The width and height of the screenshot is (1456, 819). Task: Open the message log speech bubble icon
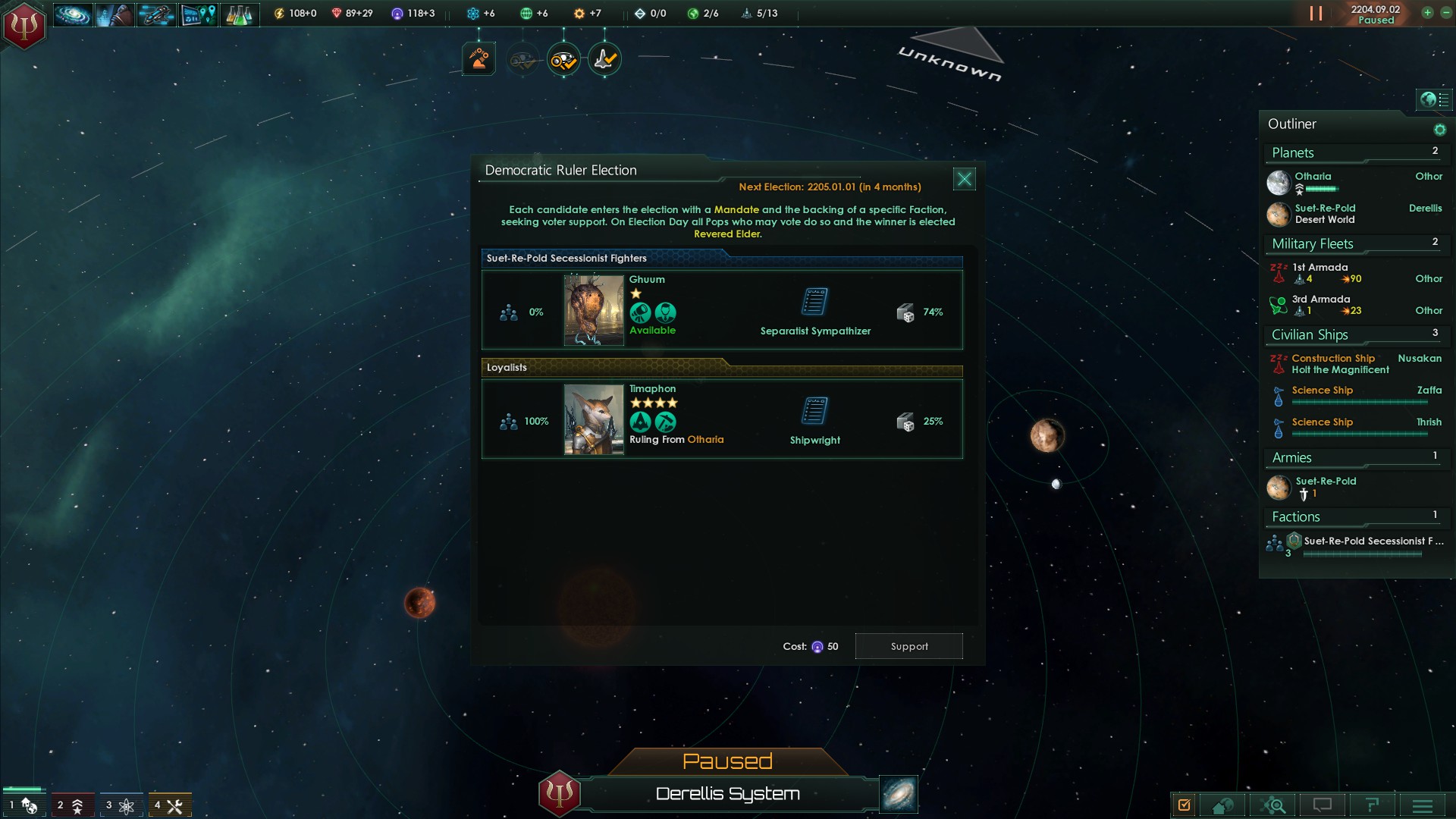pos(1322,805)
